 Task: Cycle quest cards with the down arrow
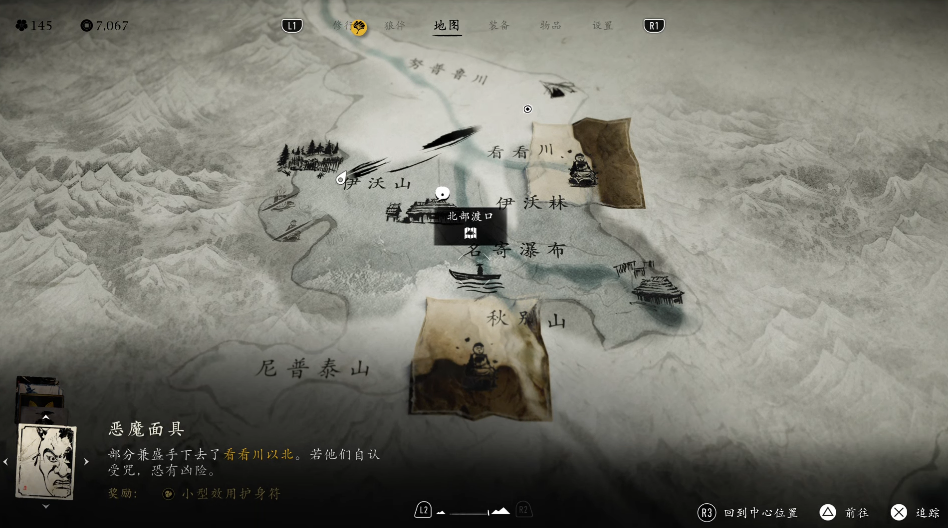(x=46, y=506)
